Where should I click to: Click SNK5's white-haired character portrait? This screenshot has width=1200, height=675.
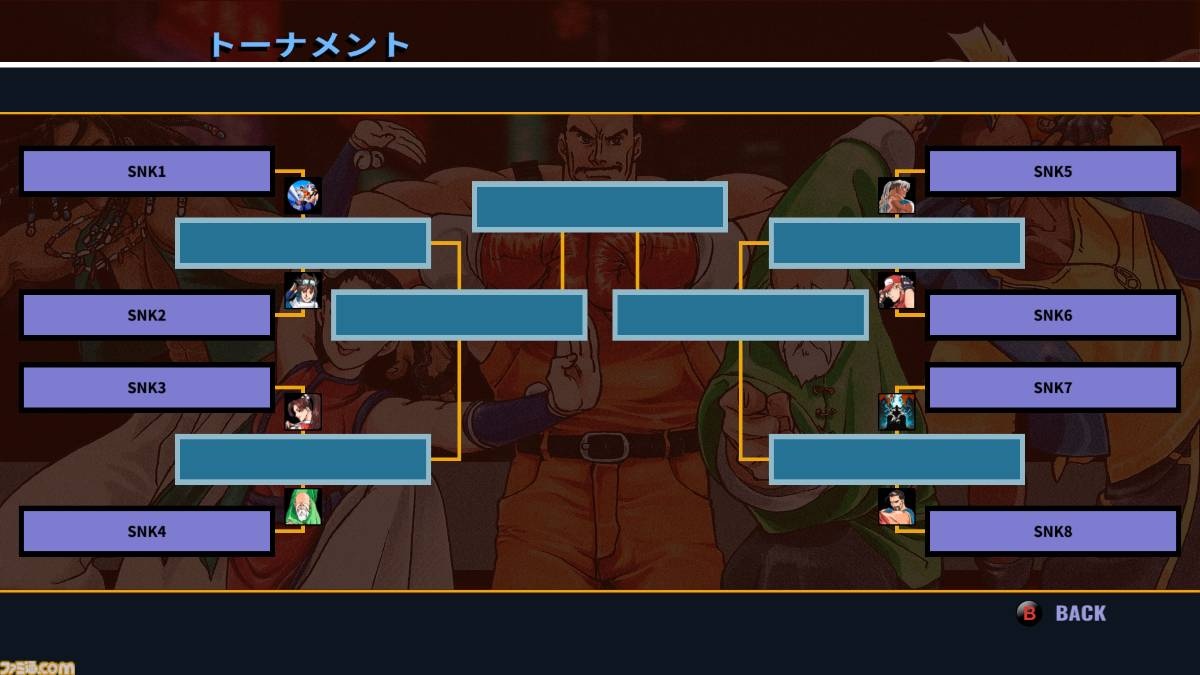click(896, 196)
